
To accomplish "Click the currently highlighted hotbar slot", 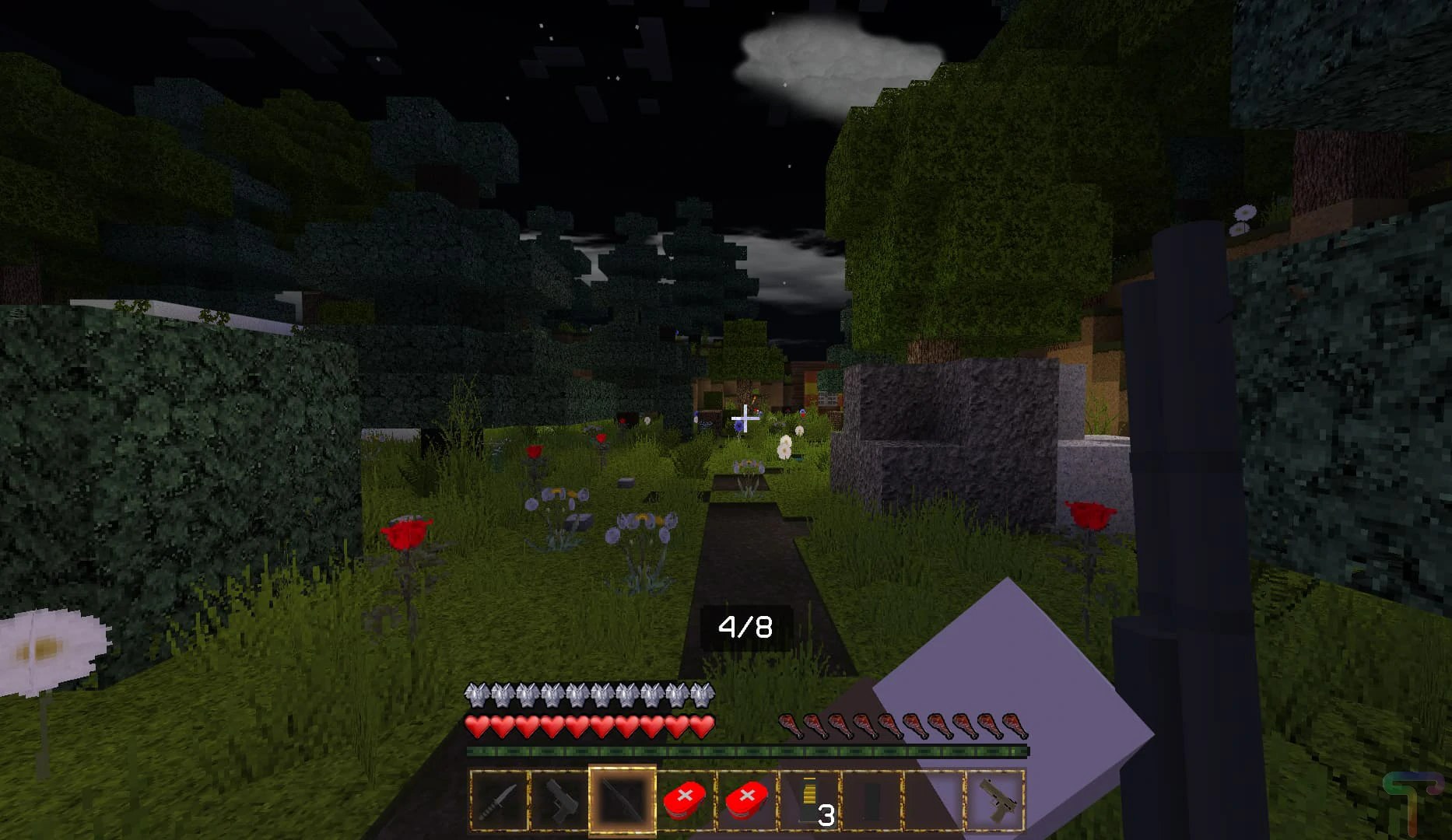I will [x=623, y=800].
